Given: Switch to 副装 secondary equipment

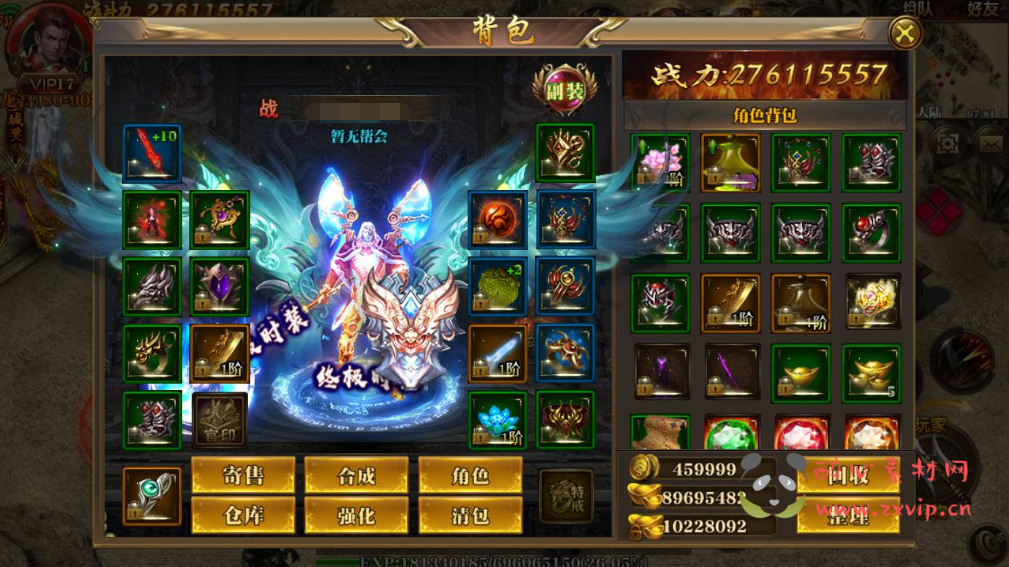Looking at the screenshot, I should [x=565, y=90].
